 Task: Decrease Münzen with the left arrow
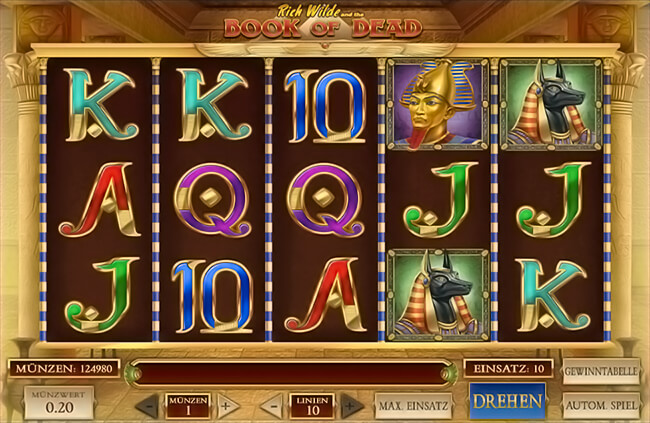point(147,406)
